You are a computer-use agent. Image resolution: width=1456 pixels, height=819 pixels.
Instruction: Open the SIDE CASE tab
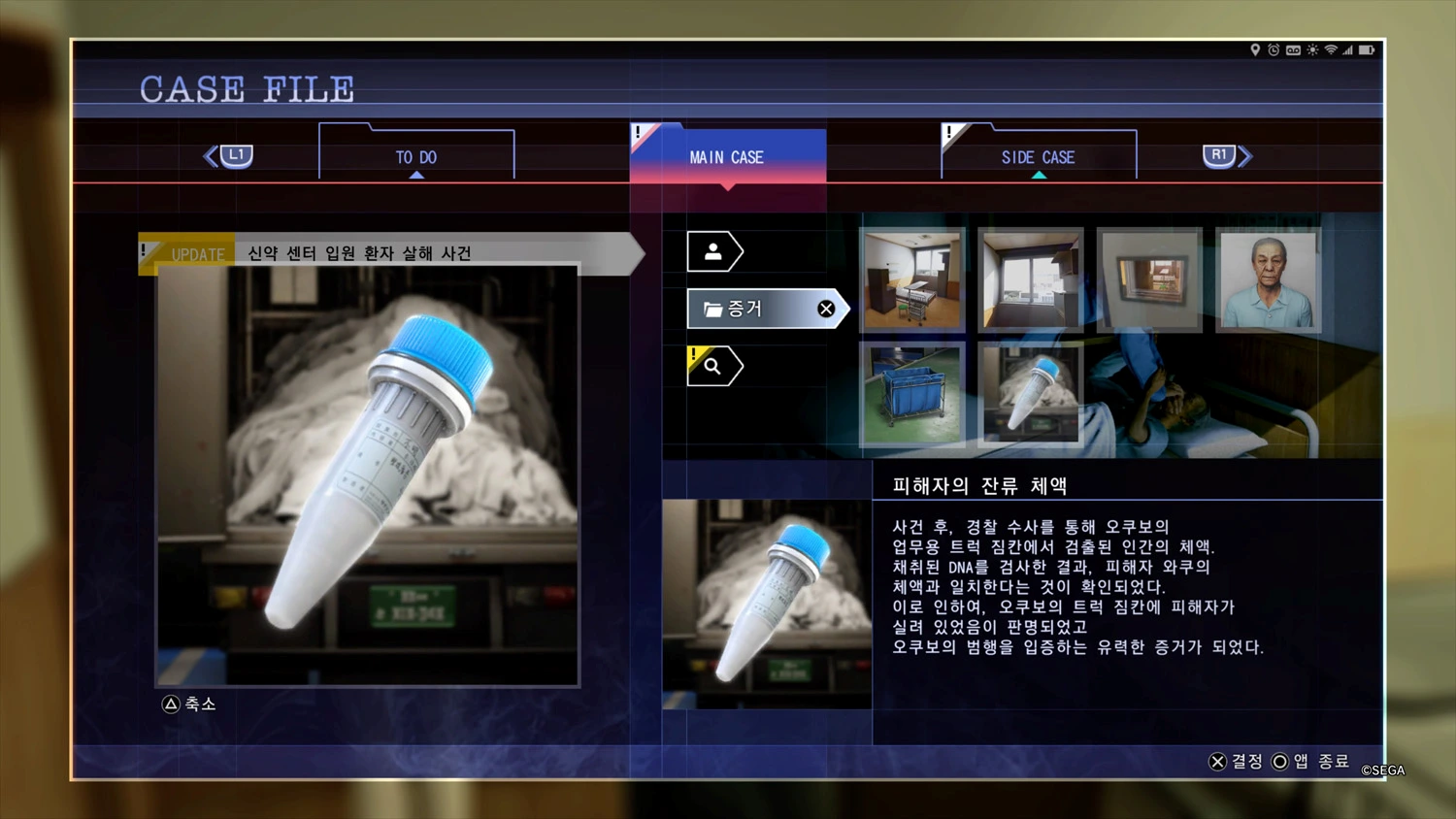pos(1038,156)
